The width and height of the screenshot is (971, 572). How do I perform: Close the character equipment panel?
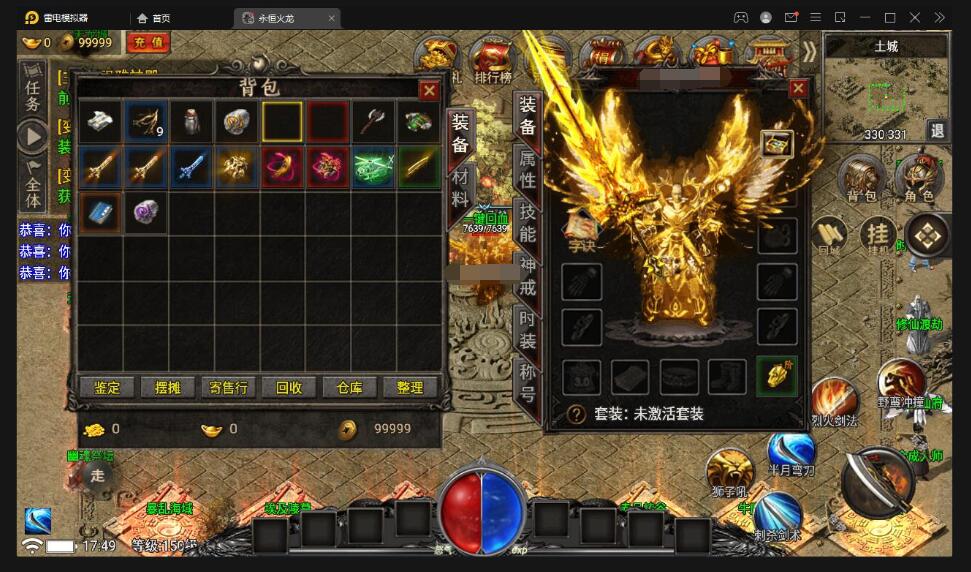tap(798, 88)
